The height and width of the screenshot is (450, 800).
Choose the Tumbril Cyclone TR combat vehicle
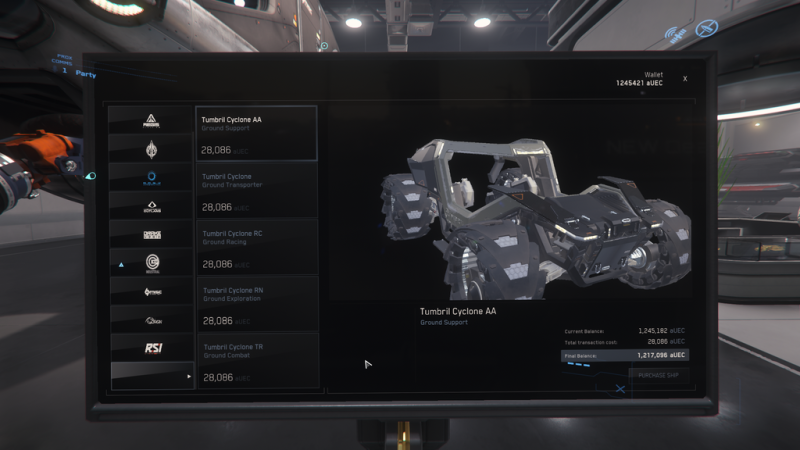pos(256,361)
